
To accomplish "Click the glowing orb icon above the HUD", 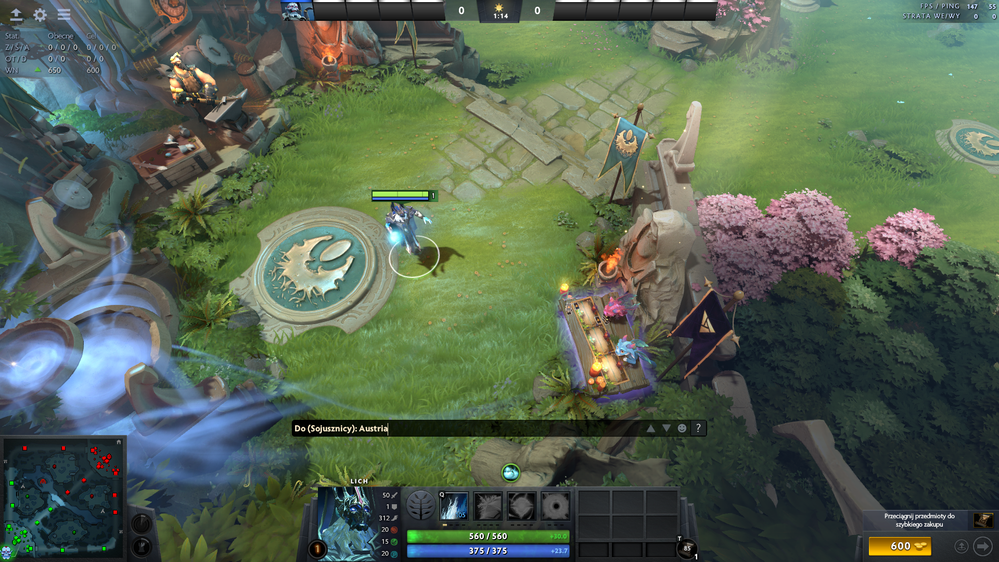I will tap(510, 472).
